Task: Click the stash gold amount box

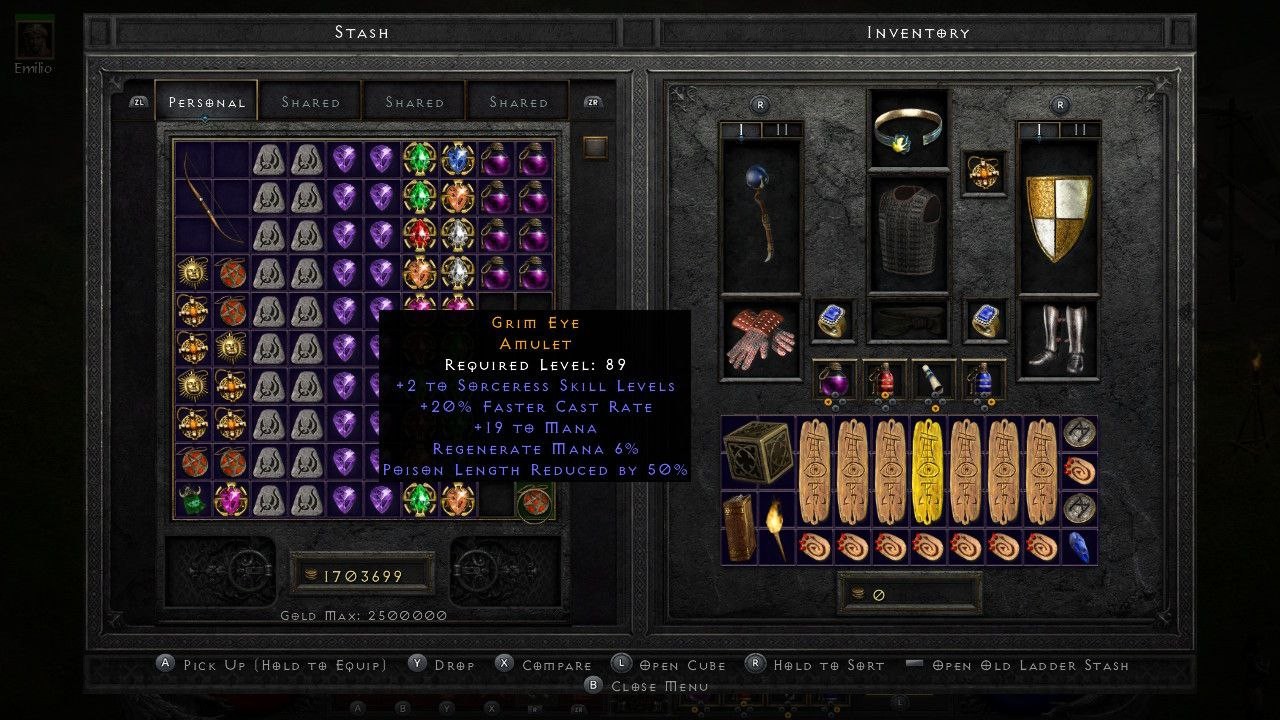Action: click(361, 576)
